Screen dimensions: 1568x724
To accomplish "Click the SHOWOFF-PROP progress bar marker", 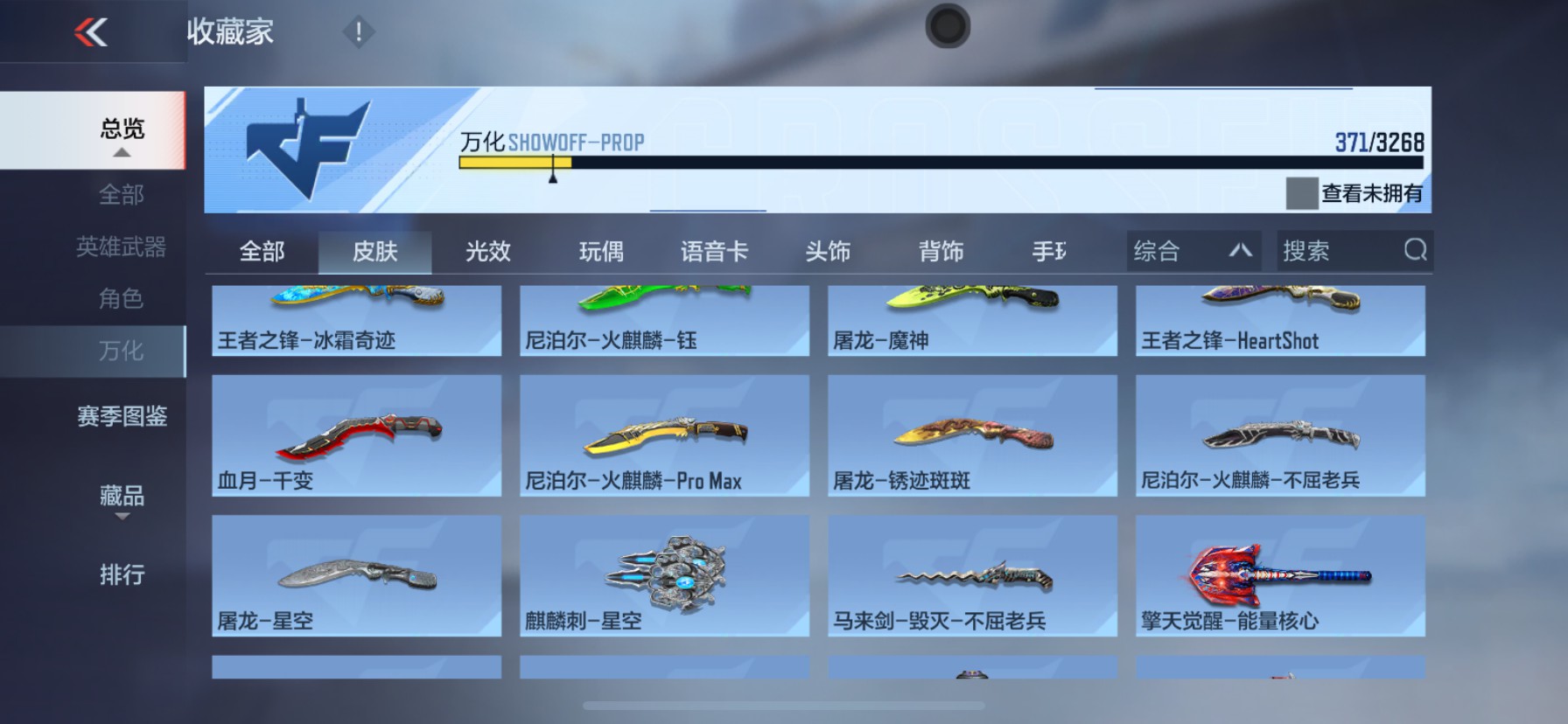I will click(x=552, y=171).
